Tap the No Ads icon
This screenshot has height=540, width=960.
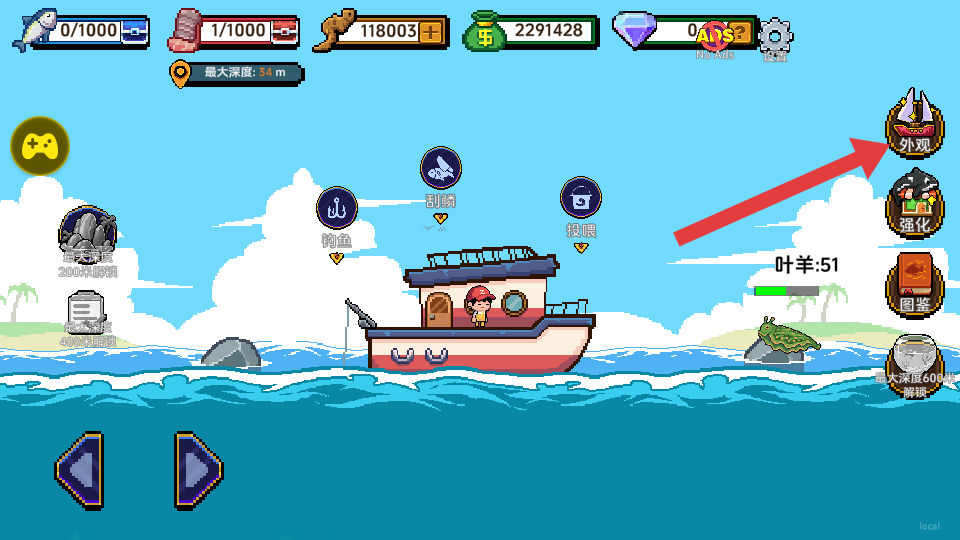(716, 38)
